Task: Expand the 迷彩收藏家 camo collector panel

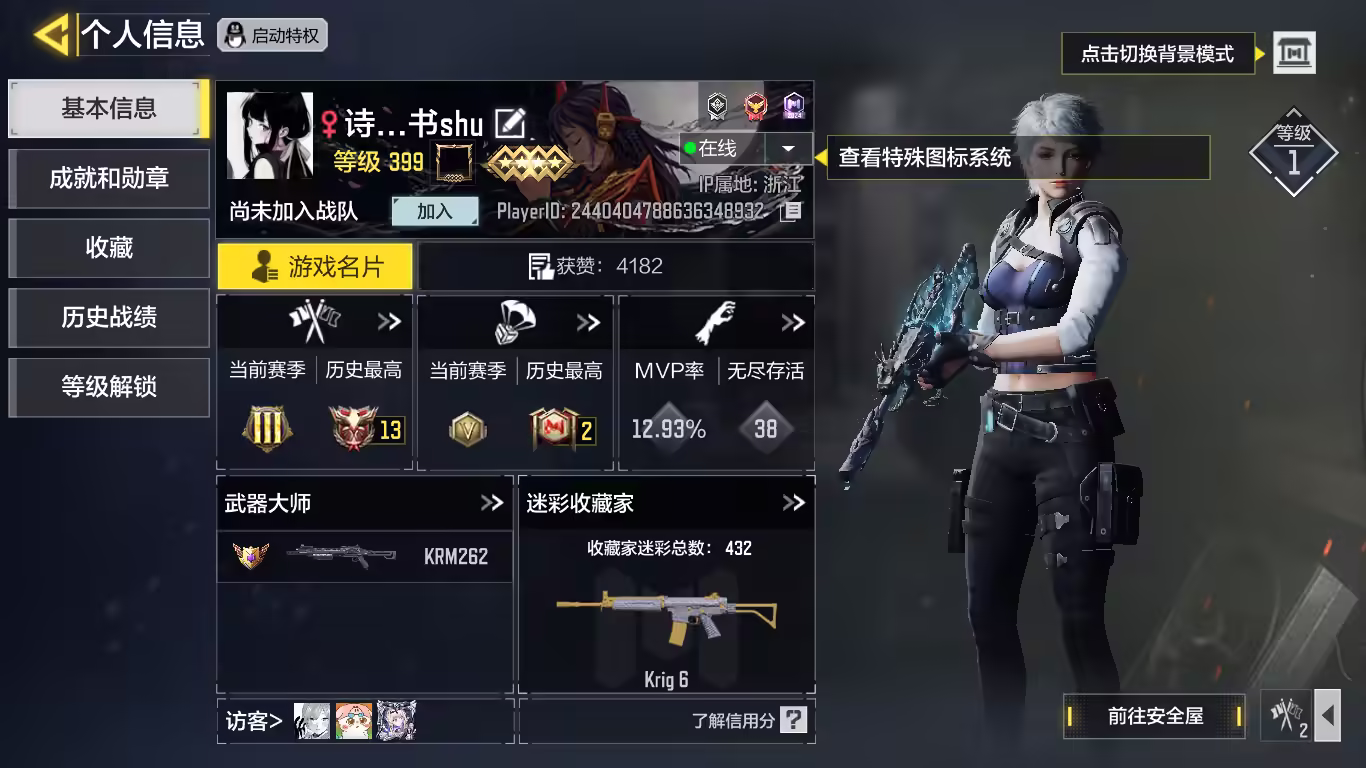Action: (x=793, y=503)
